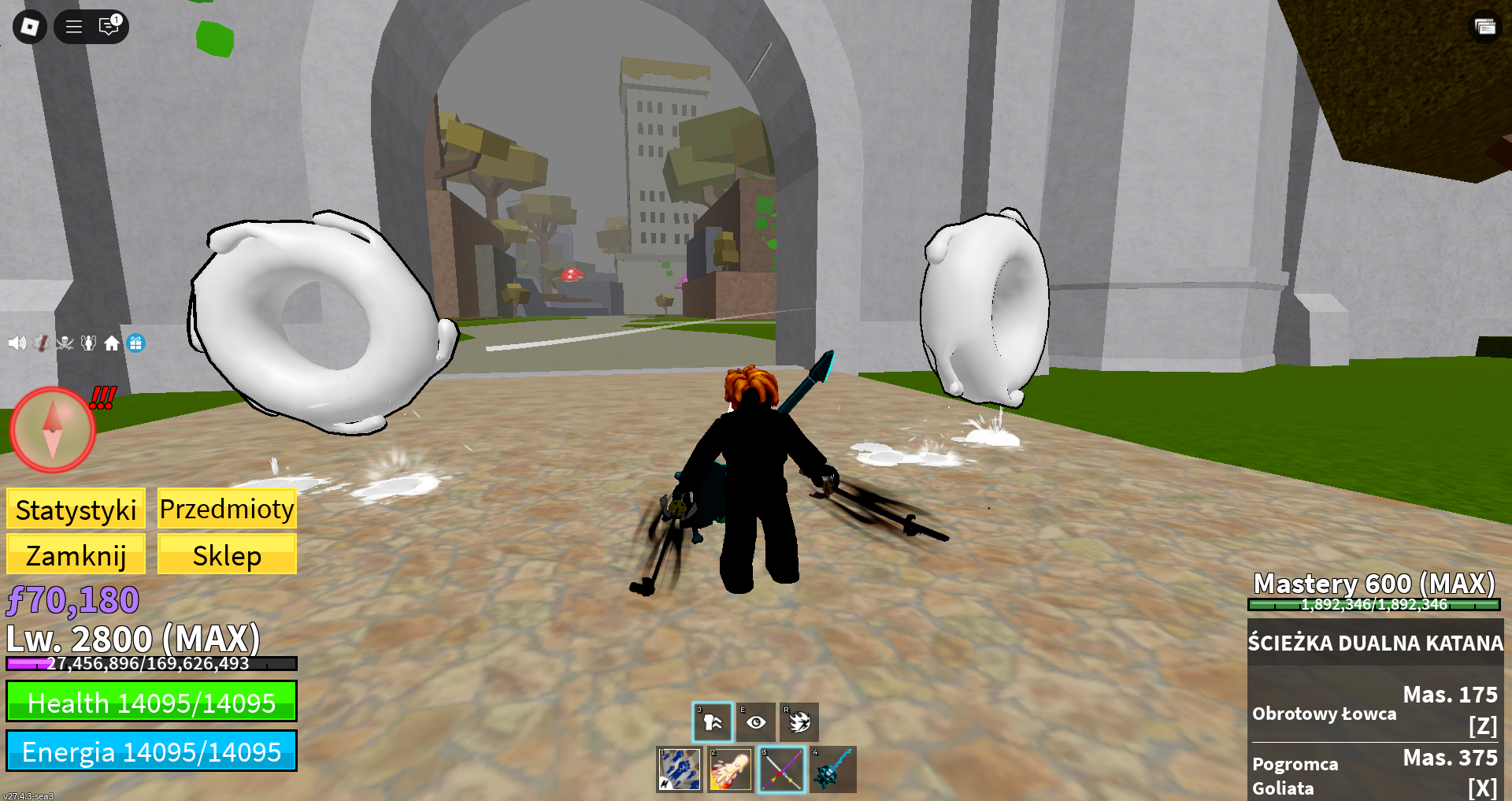Image resolution: width=1512 pixels, height=801 pixels.
Task: Click the white house home icon
Action: (112, 343)
